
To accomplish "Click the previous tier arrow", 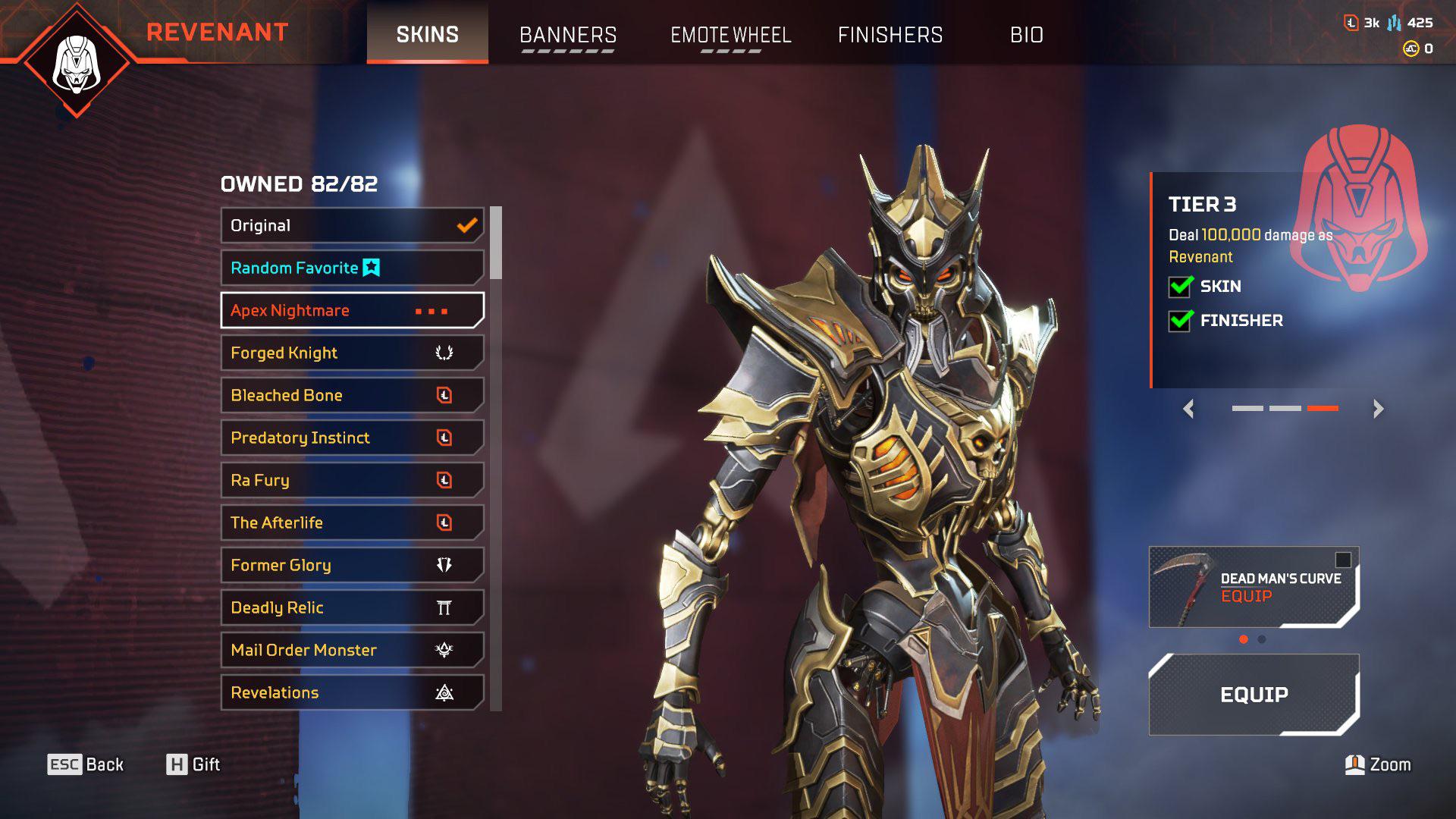I will coord(1188,409).
